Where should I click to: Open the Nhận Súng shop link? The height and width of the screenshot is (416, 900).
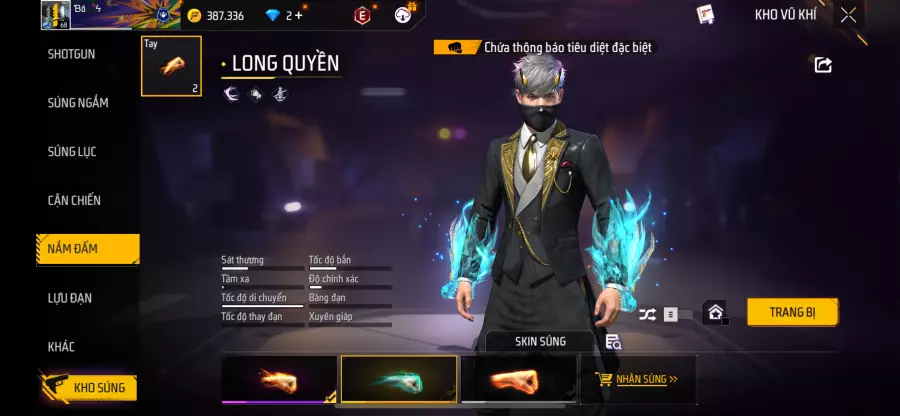637,380
